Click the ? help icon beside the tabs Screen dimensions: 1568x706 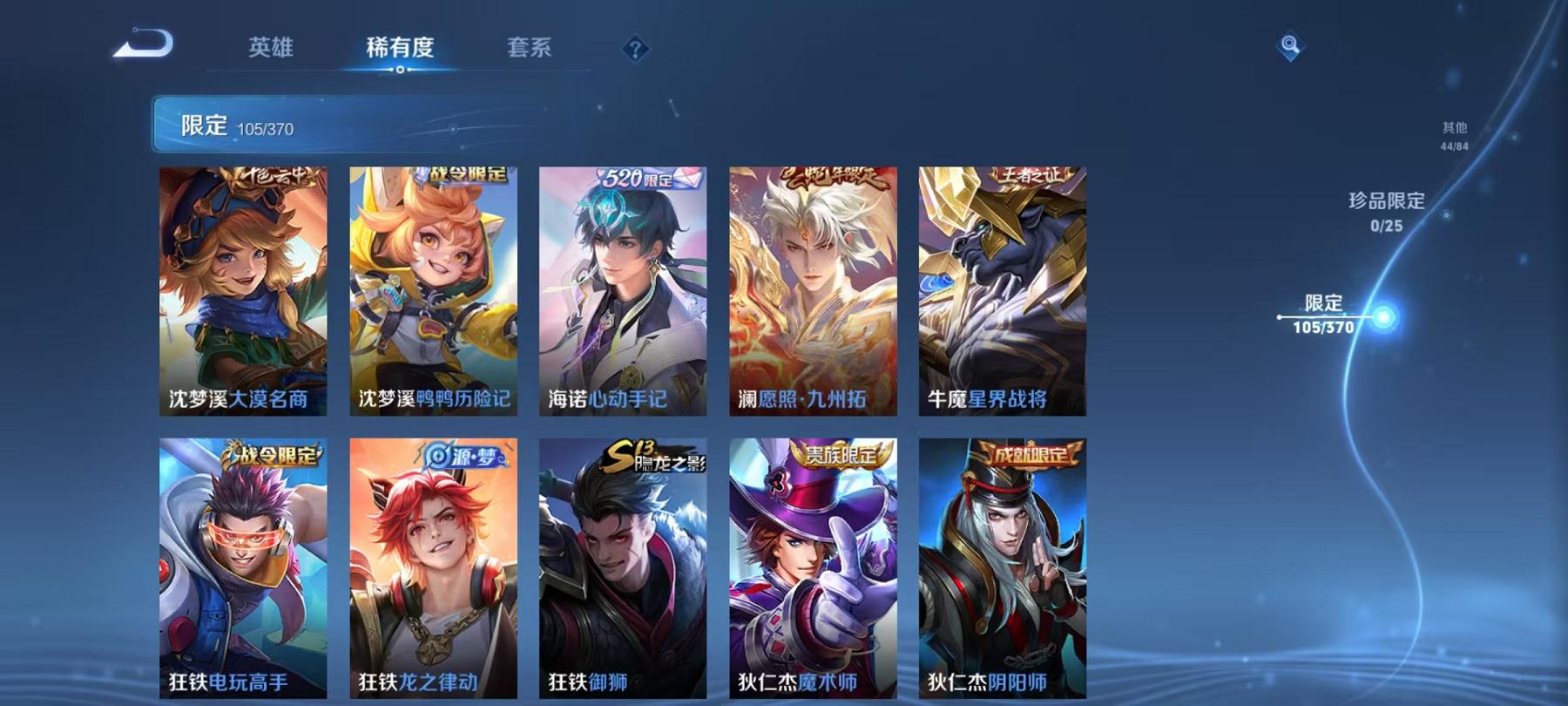tap(637, 50)
